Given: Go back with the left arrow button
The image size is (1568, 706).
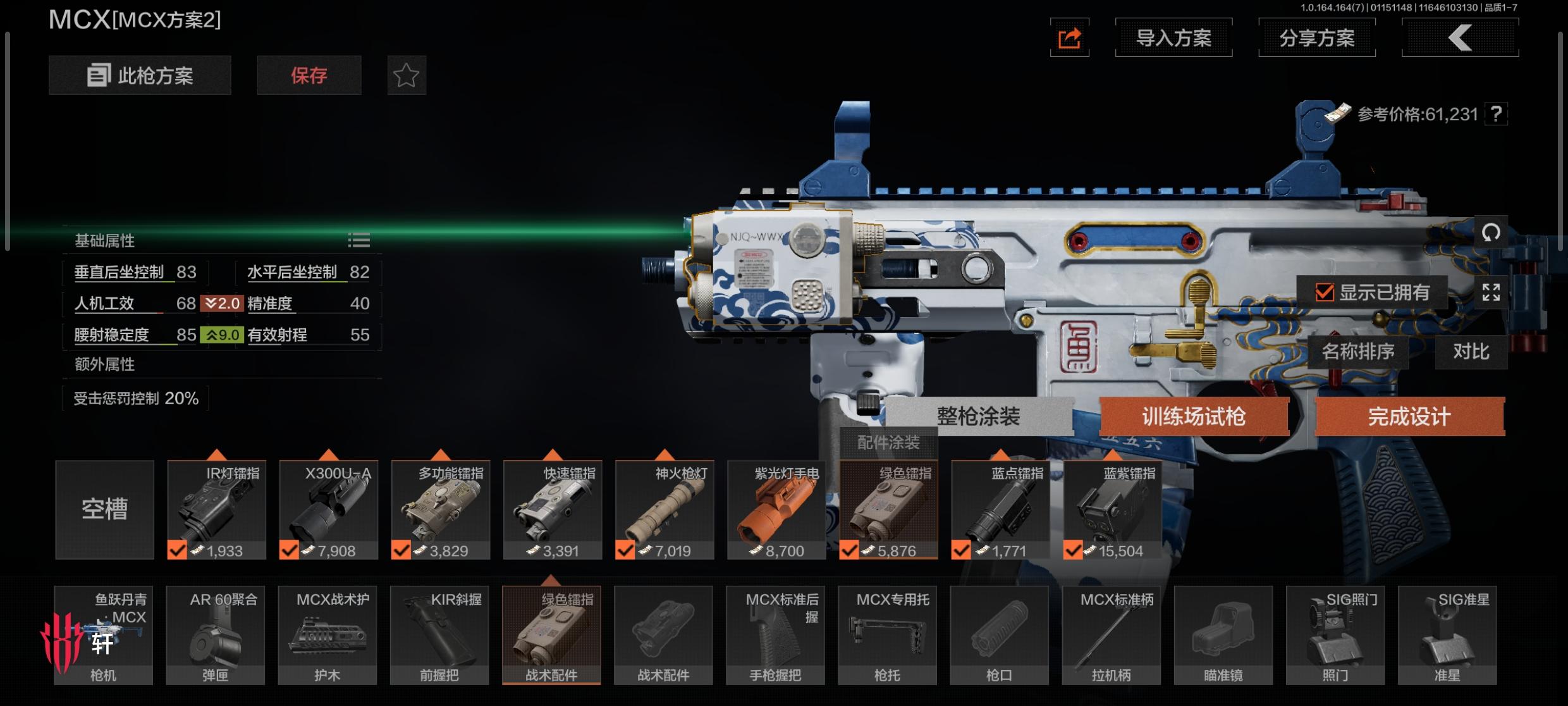Looking at the screenshot, I should pyautogui.click(x=1460, y=38).
